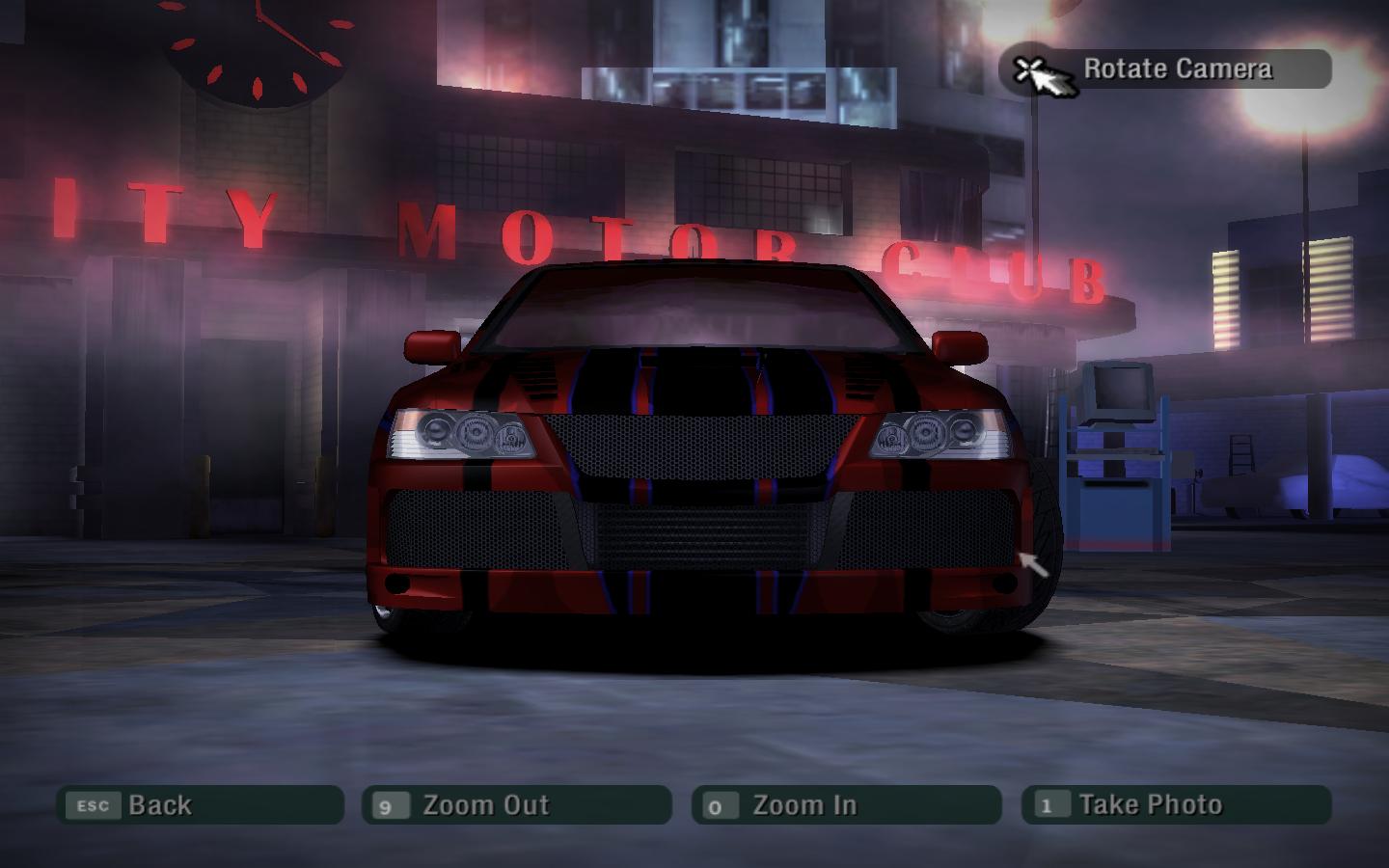Viewport: 1389px width, 868px height.
Task: Take a photo of the car
Action: (1176, 805)
